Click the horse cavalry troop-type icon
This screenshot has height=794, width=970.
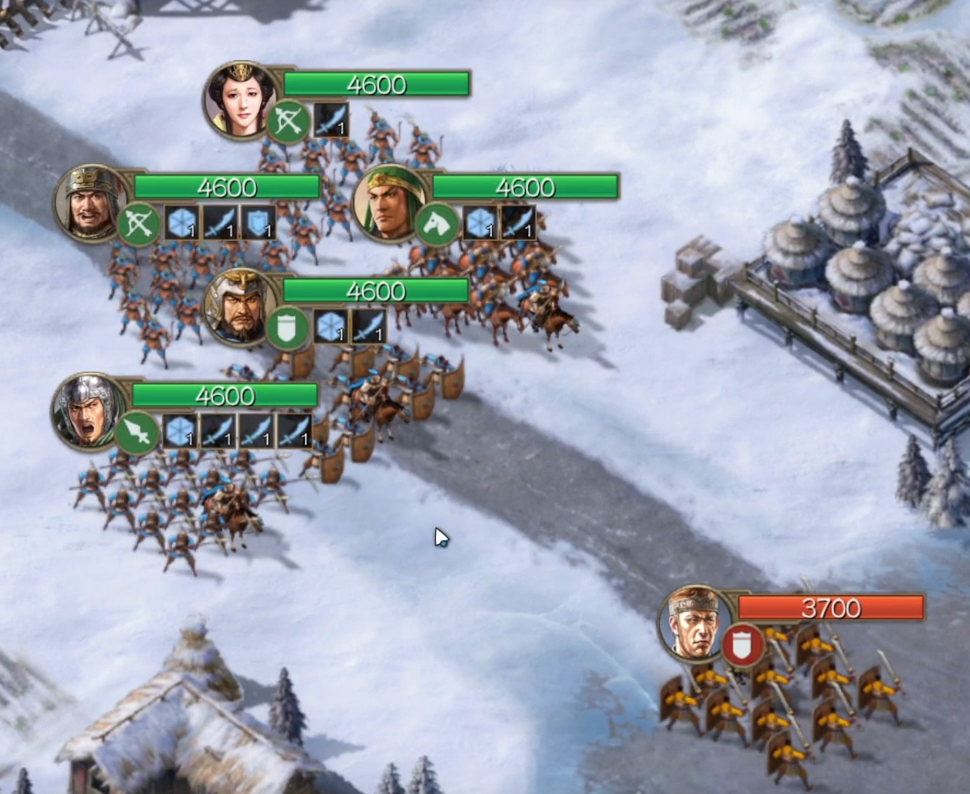[436, 224]
